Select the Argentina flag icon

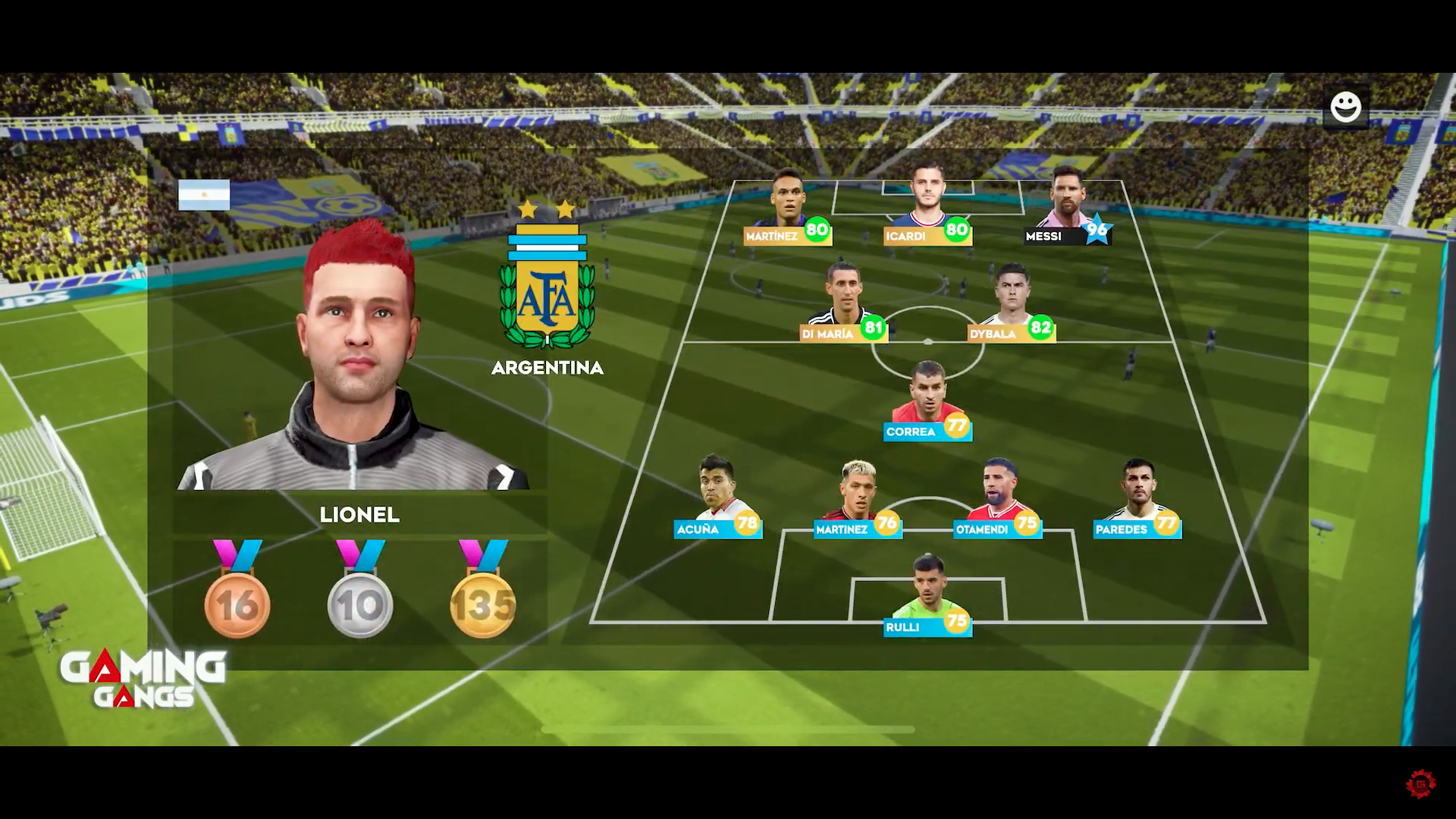pyautogui.click(x=205, y=196)
